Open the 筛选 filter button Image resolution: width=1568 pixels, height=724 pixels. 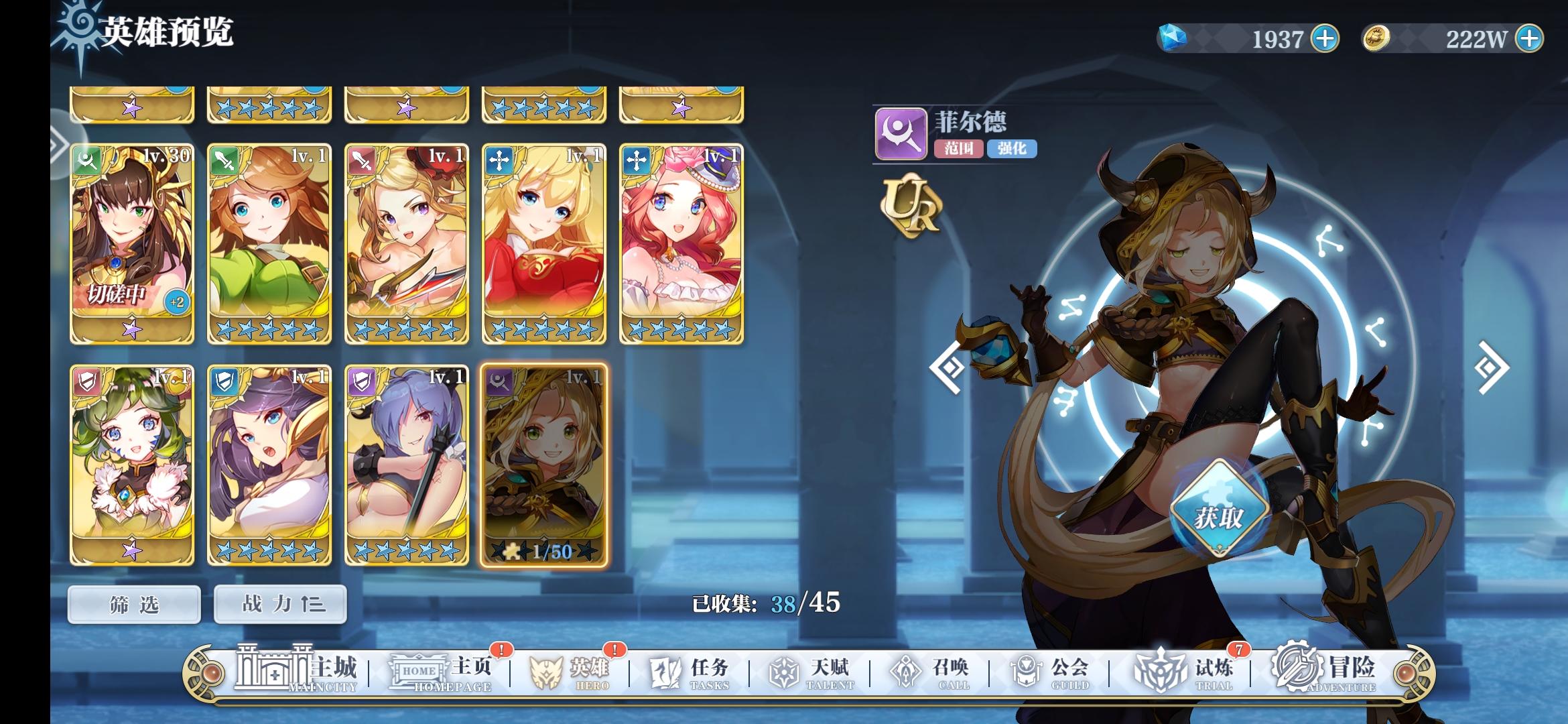tap(133, 604)
